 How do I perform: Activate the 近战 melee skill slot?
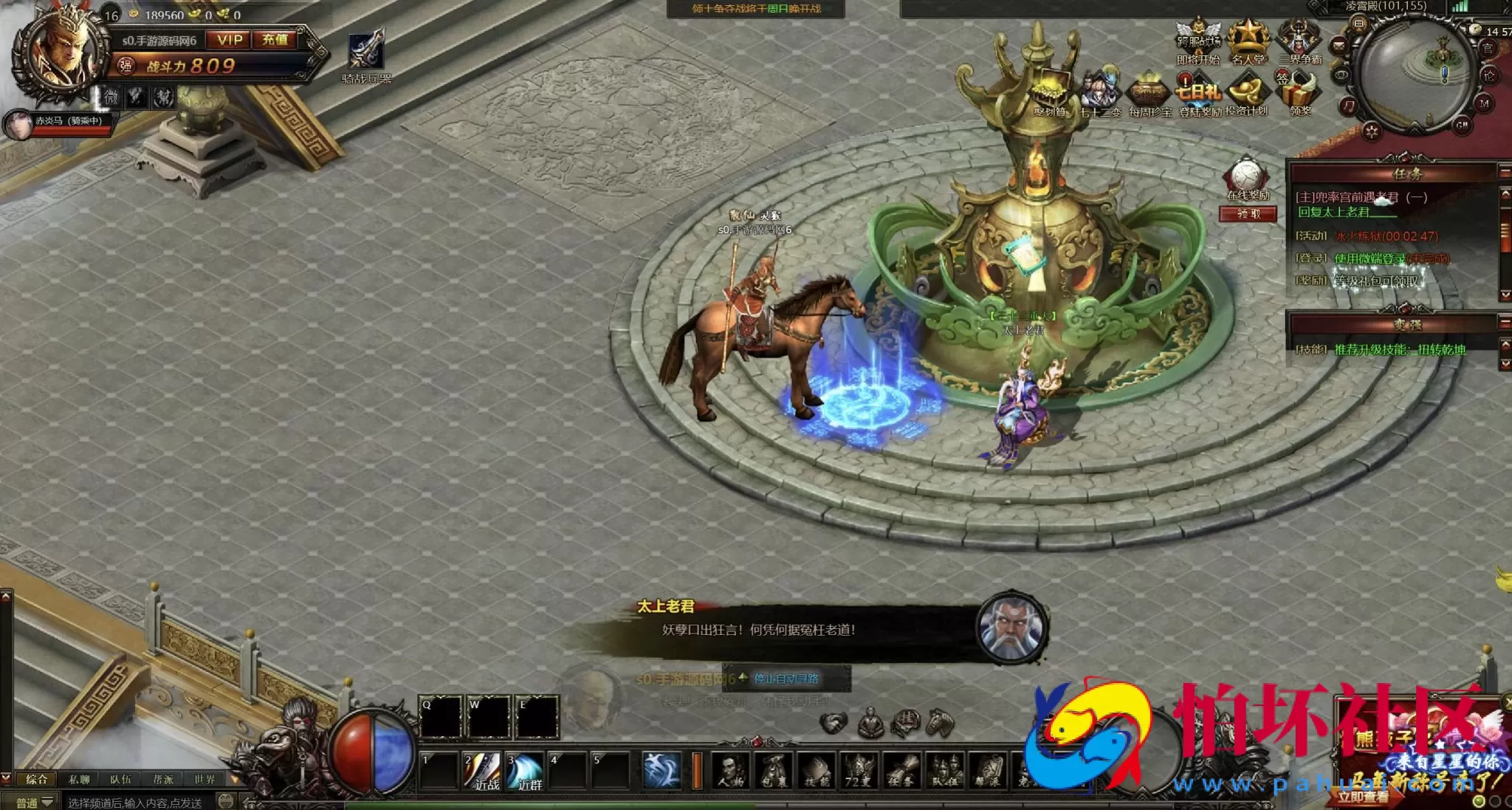point(484,770)
